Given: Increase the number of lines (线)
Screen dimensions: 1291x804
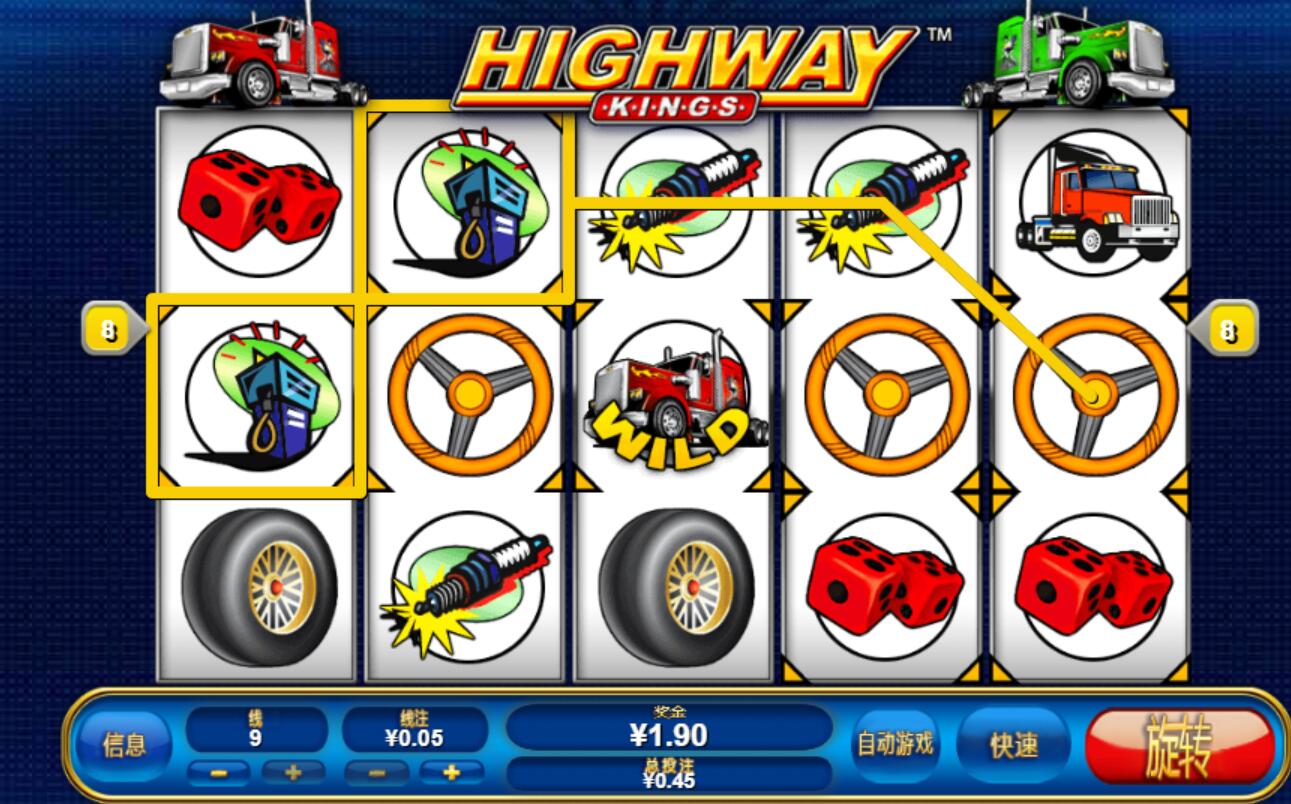Looking at the screenshot, I should (293, 772).
